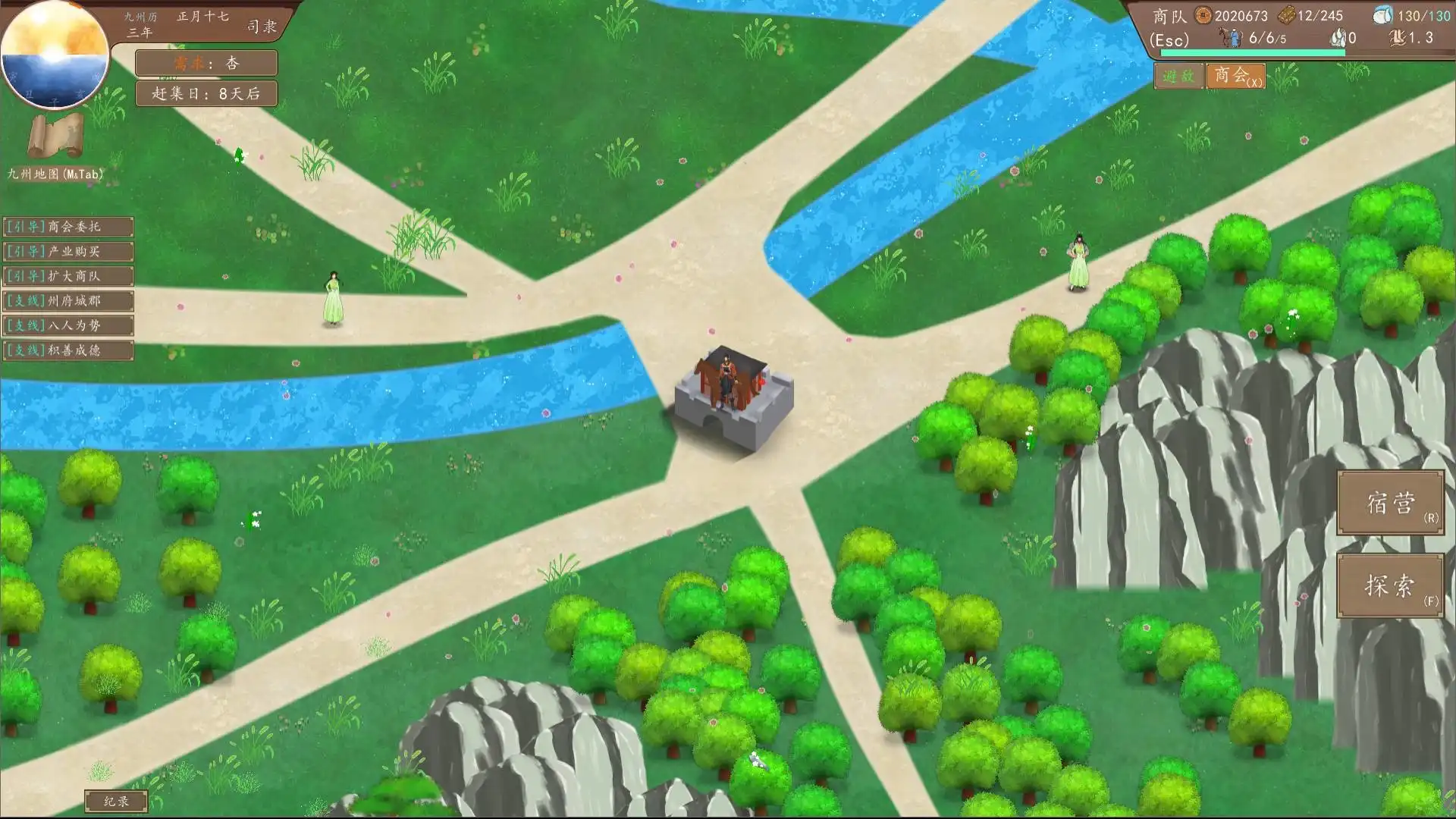This screenshot has width=1456, height=819.
Task: Open the 商会(X) guild menu
Action: coord(1237,77)
